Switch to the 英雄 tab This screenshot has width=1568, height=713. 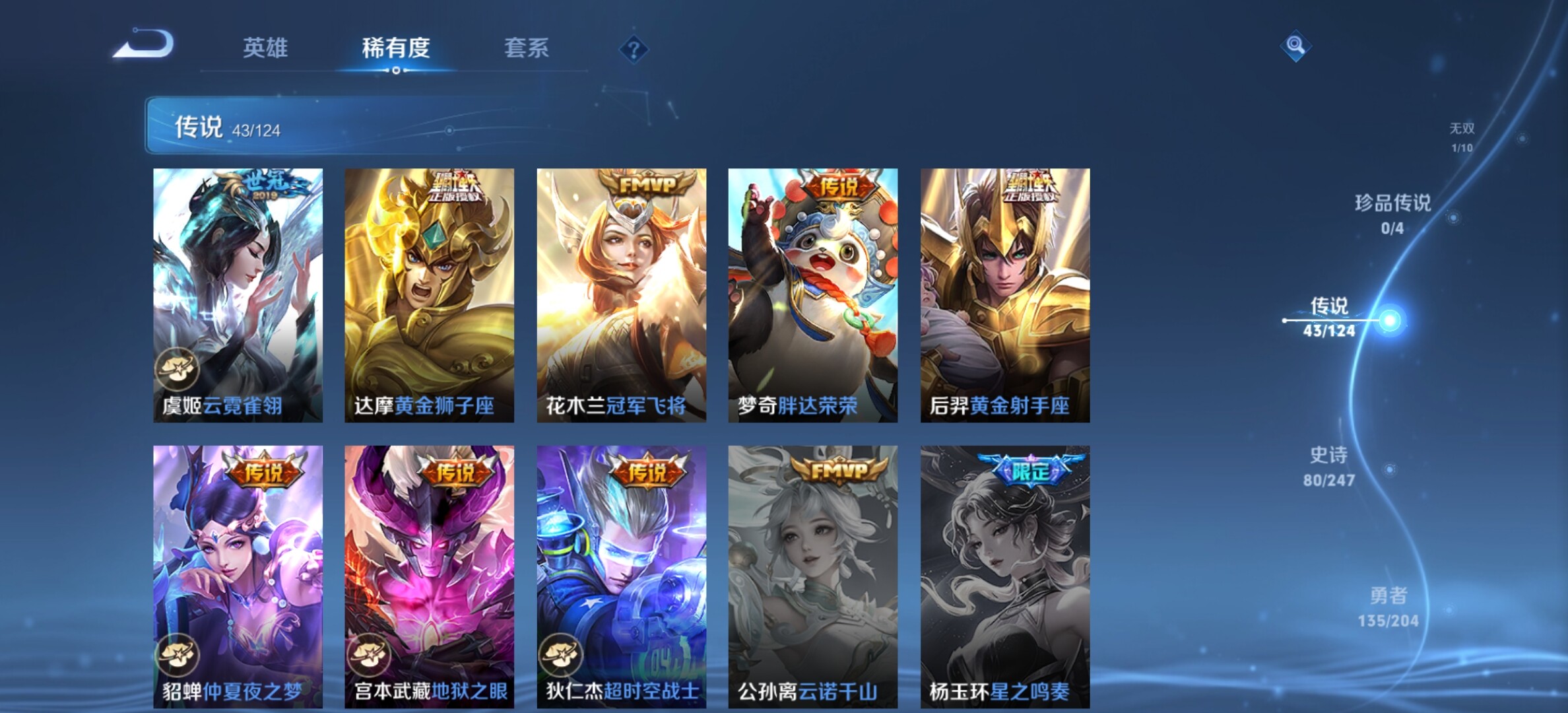pos(265,48)
